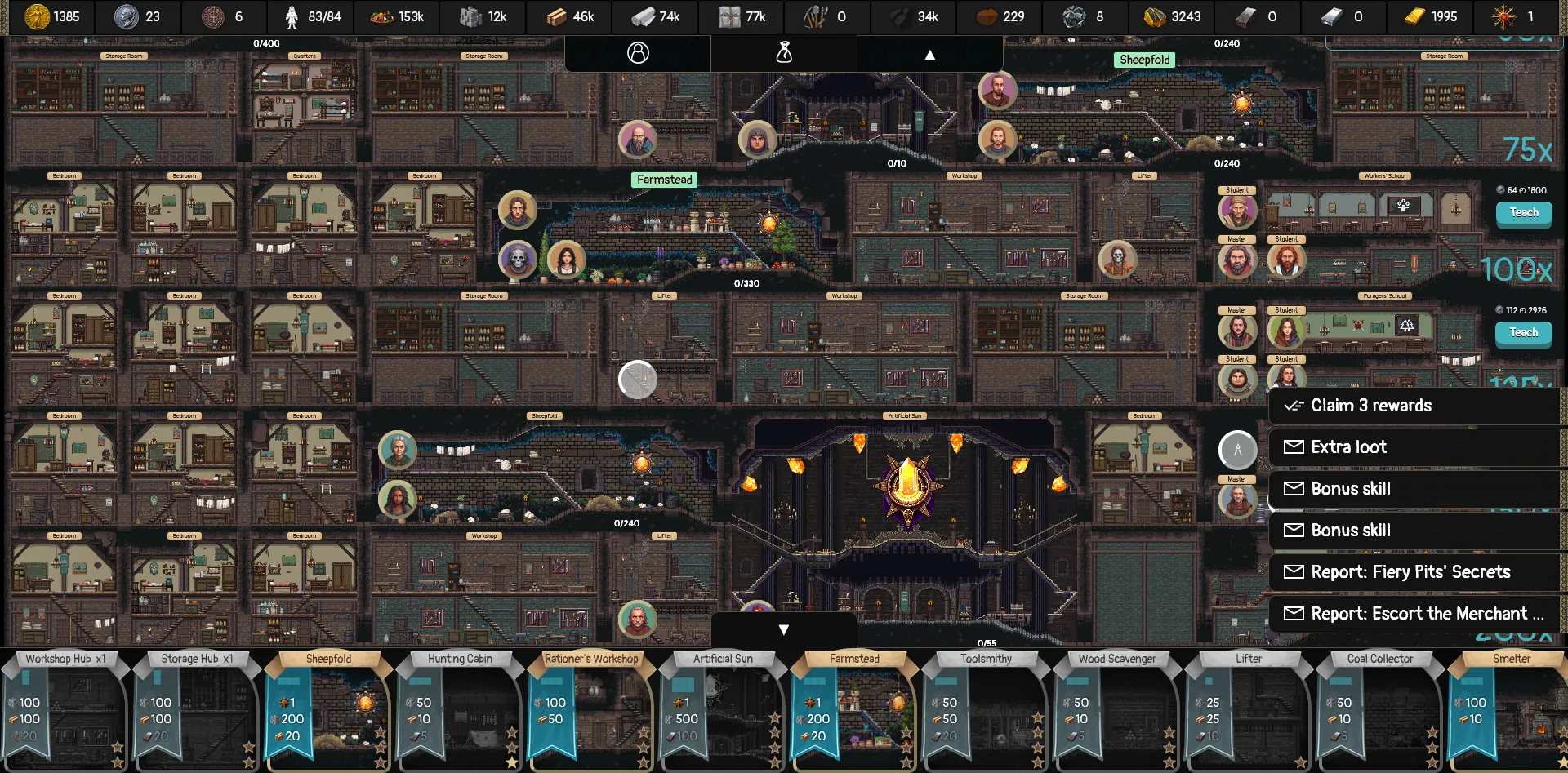Open the population counter showing 83/84
This screenshot has width=1568, height=773.
click(x=291, y=16)
